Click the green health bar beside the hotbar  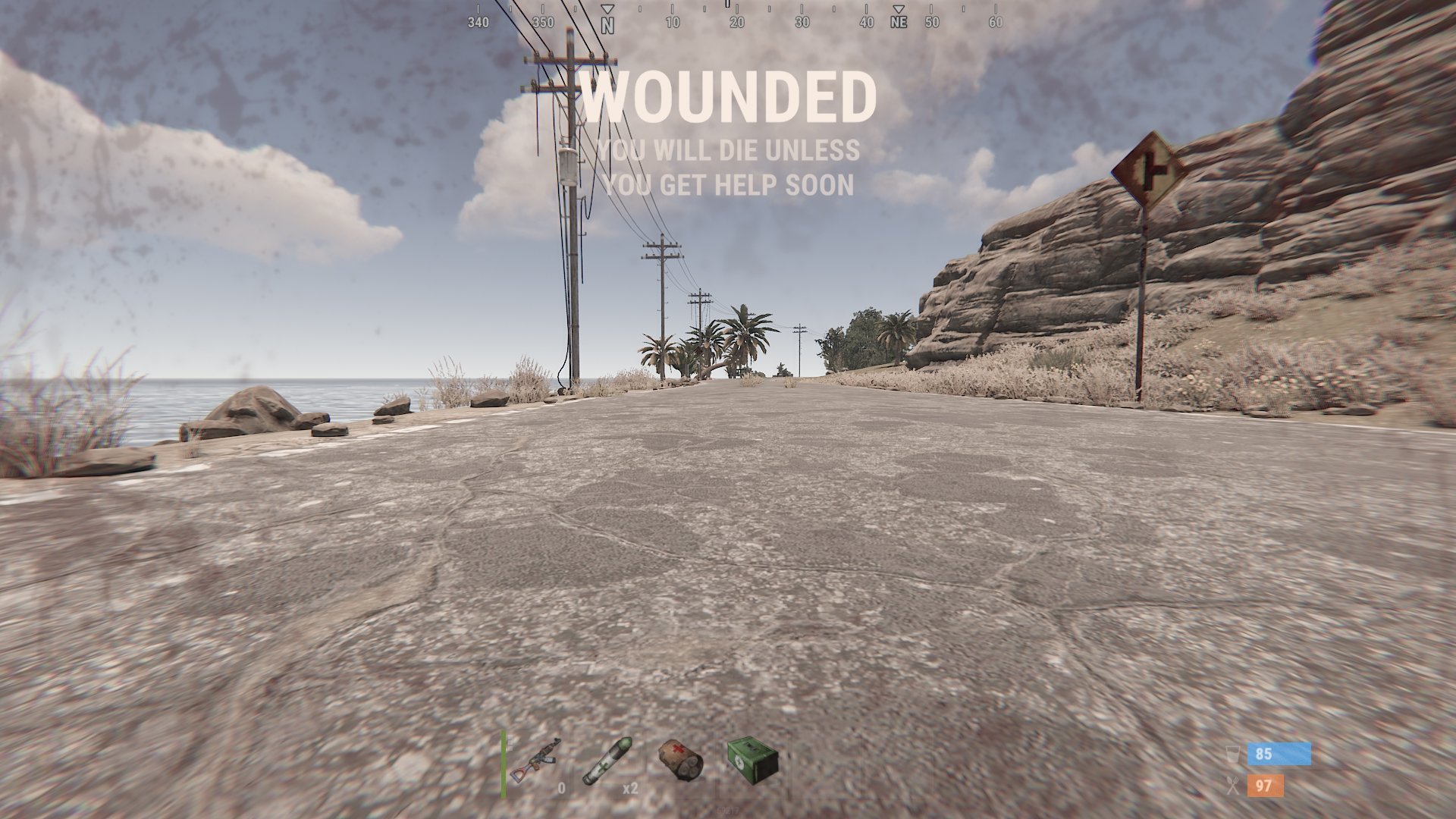503,767
